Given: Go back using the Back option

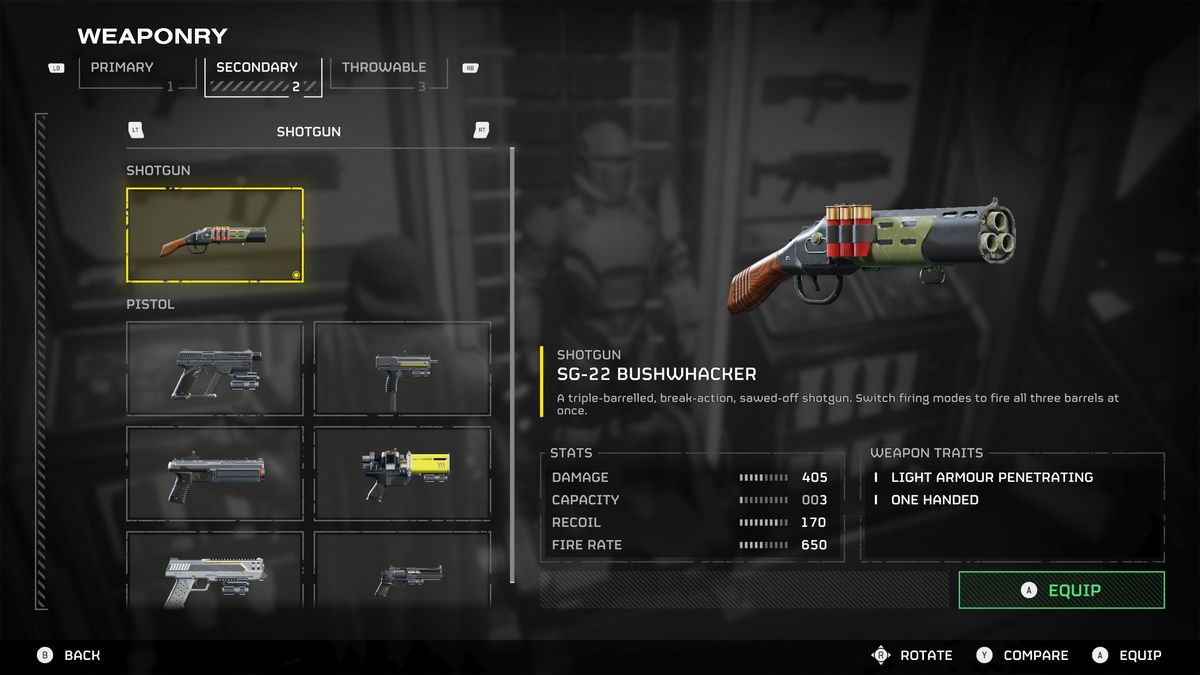Looking at the screenshot, I should click(x=70, y=655).
